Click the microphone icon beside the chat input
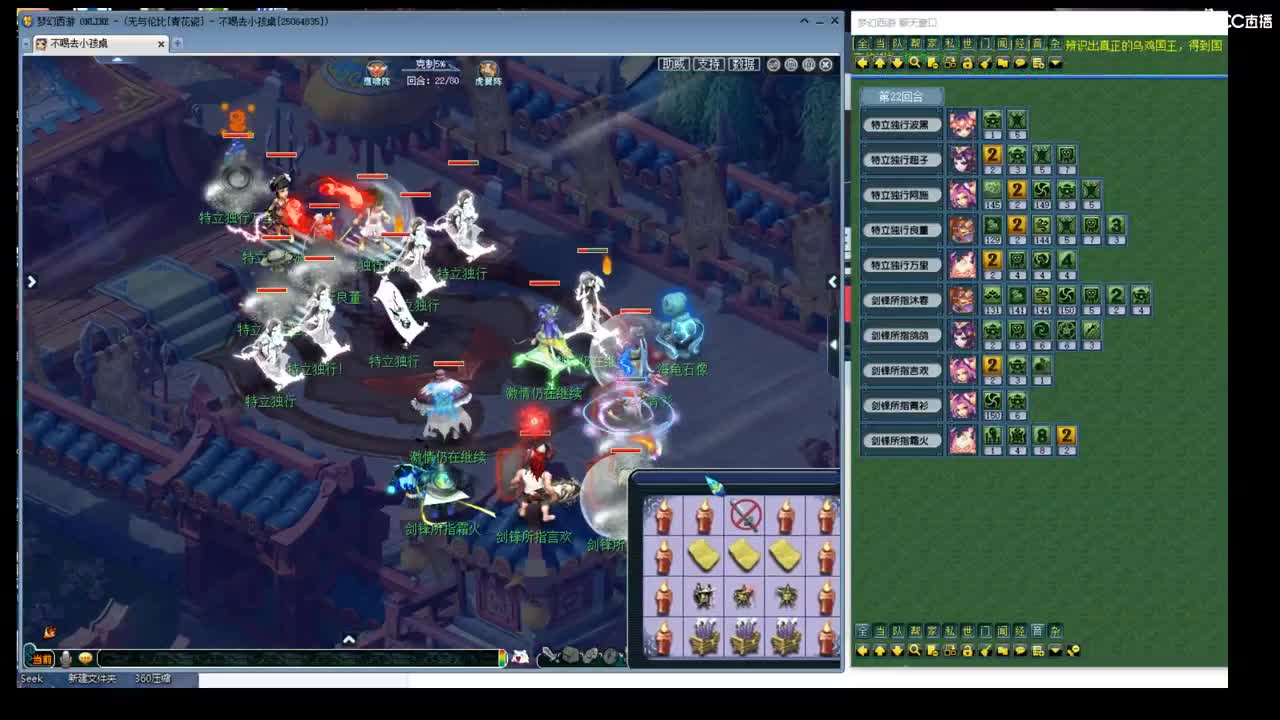Screen dimensions: 1280x720 [65, 659]
